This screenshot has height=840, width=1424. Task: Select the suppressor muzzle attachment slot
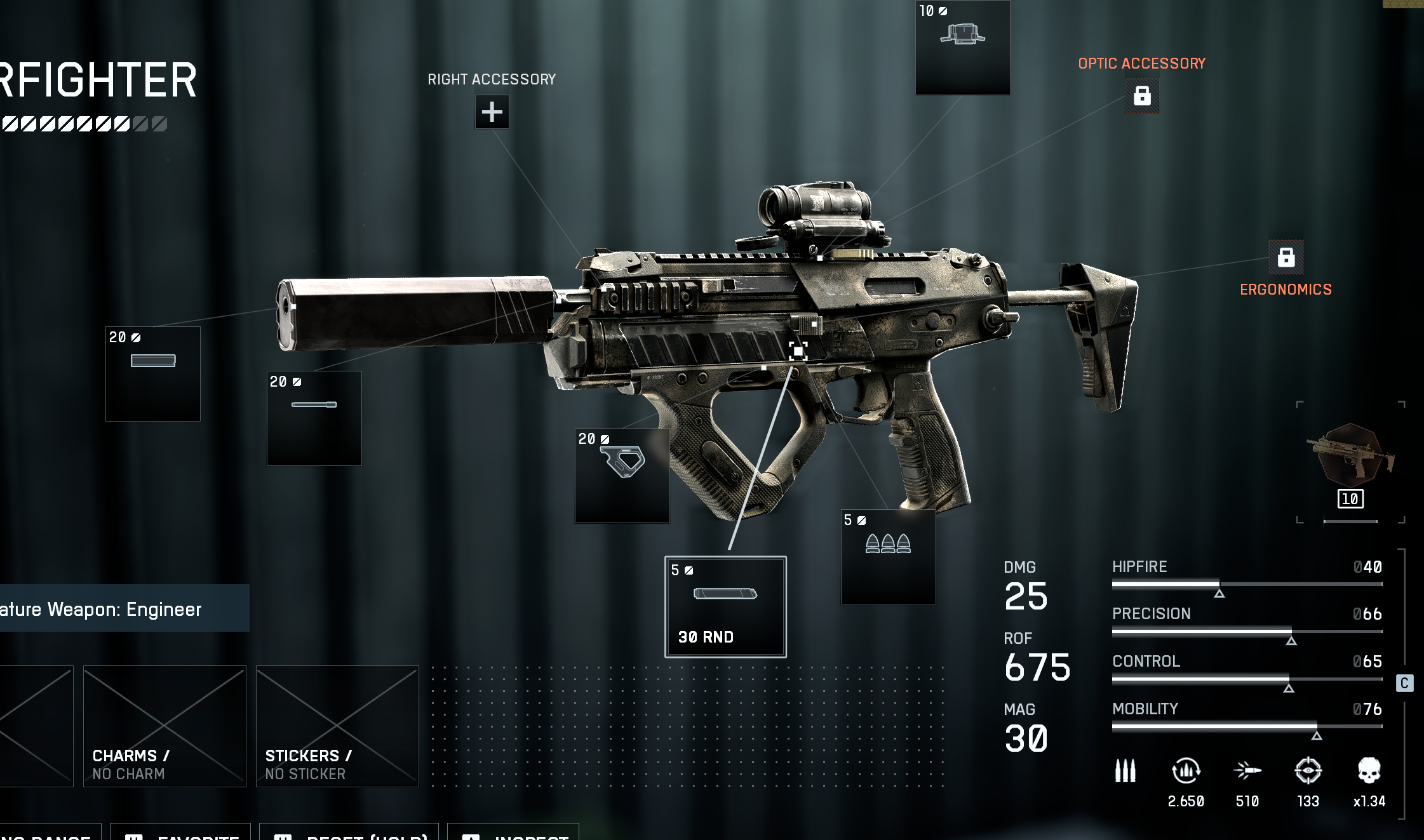[153, 374]
